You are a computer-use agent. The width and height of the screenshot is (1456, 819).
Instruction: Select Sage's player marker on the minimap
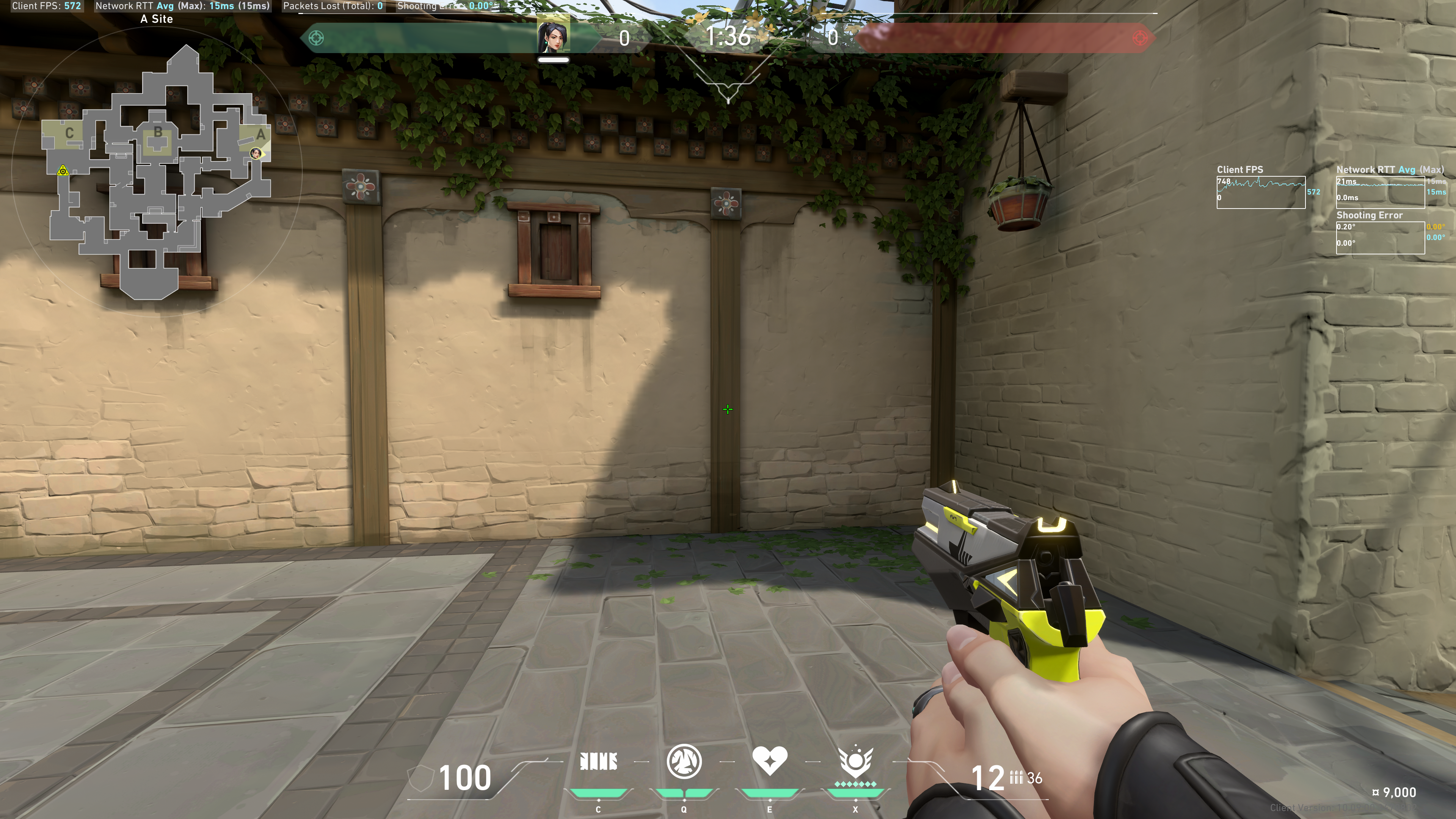click(256, 153)
